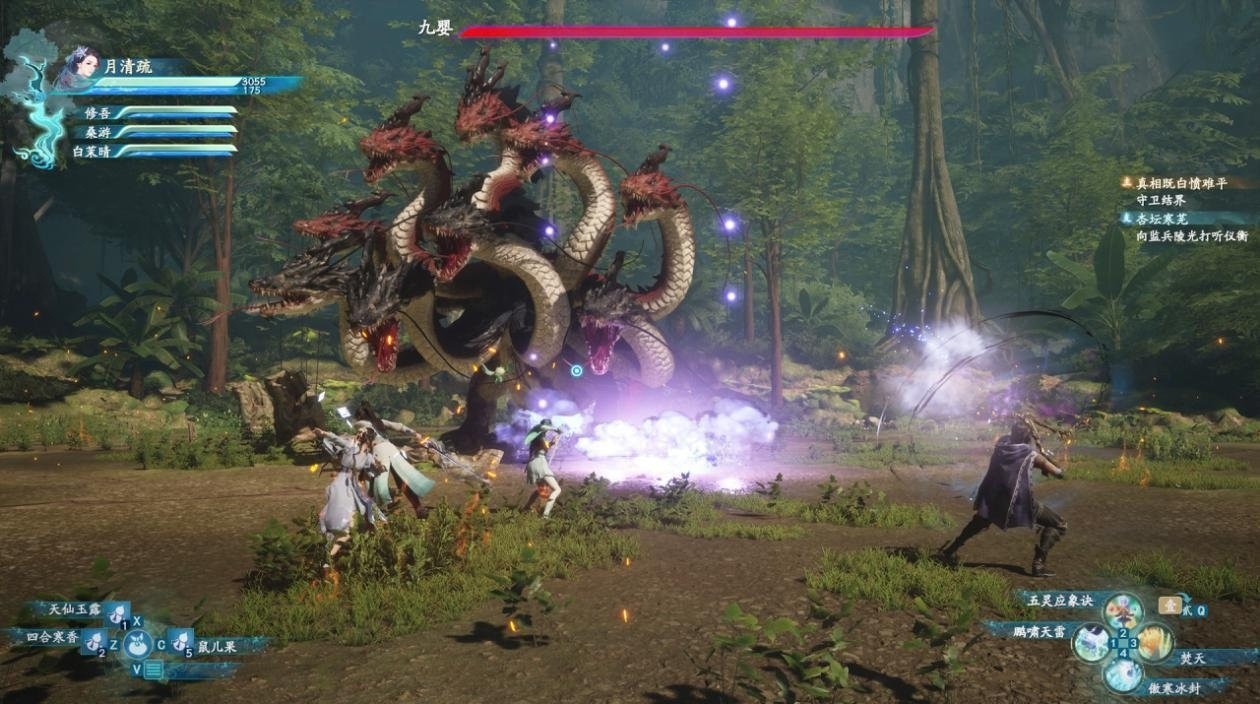The width and height of the screenshot is (1260, 704).
Task: Cast the 焚天 fire skill
Action: coord(1155,643)
